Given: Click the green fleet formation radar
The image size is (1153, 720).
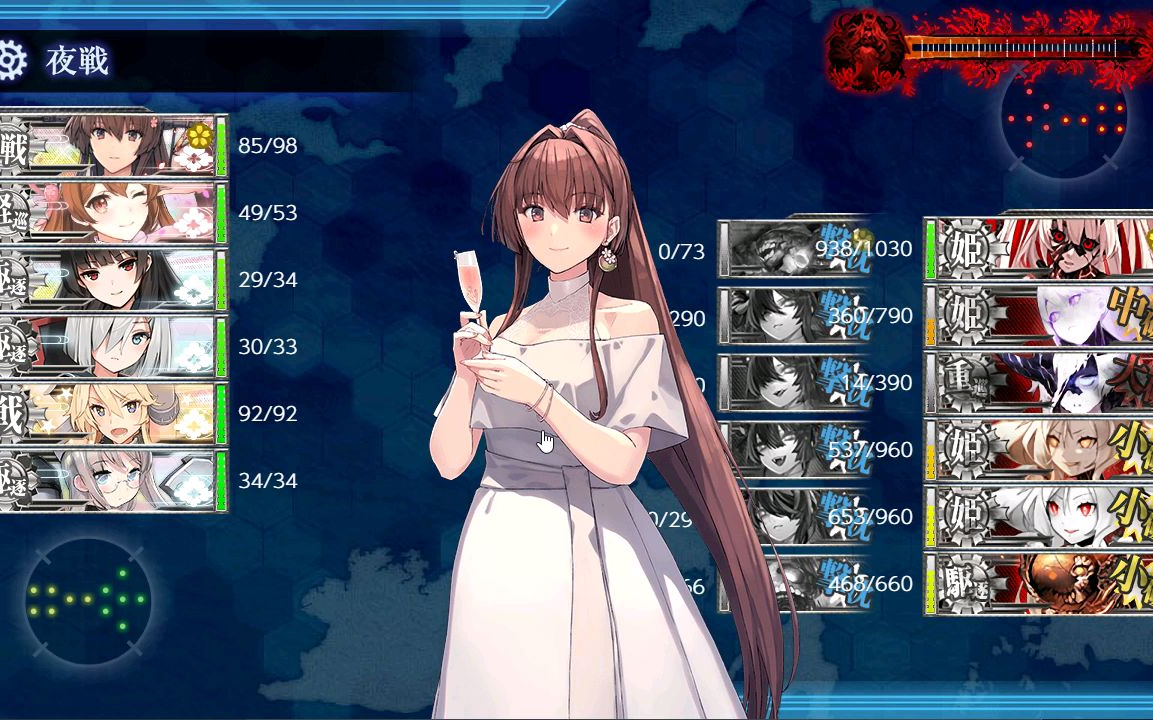Looking at the screenshot, I should click(x=88, y=600).
